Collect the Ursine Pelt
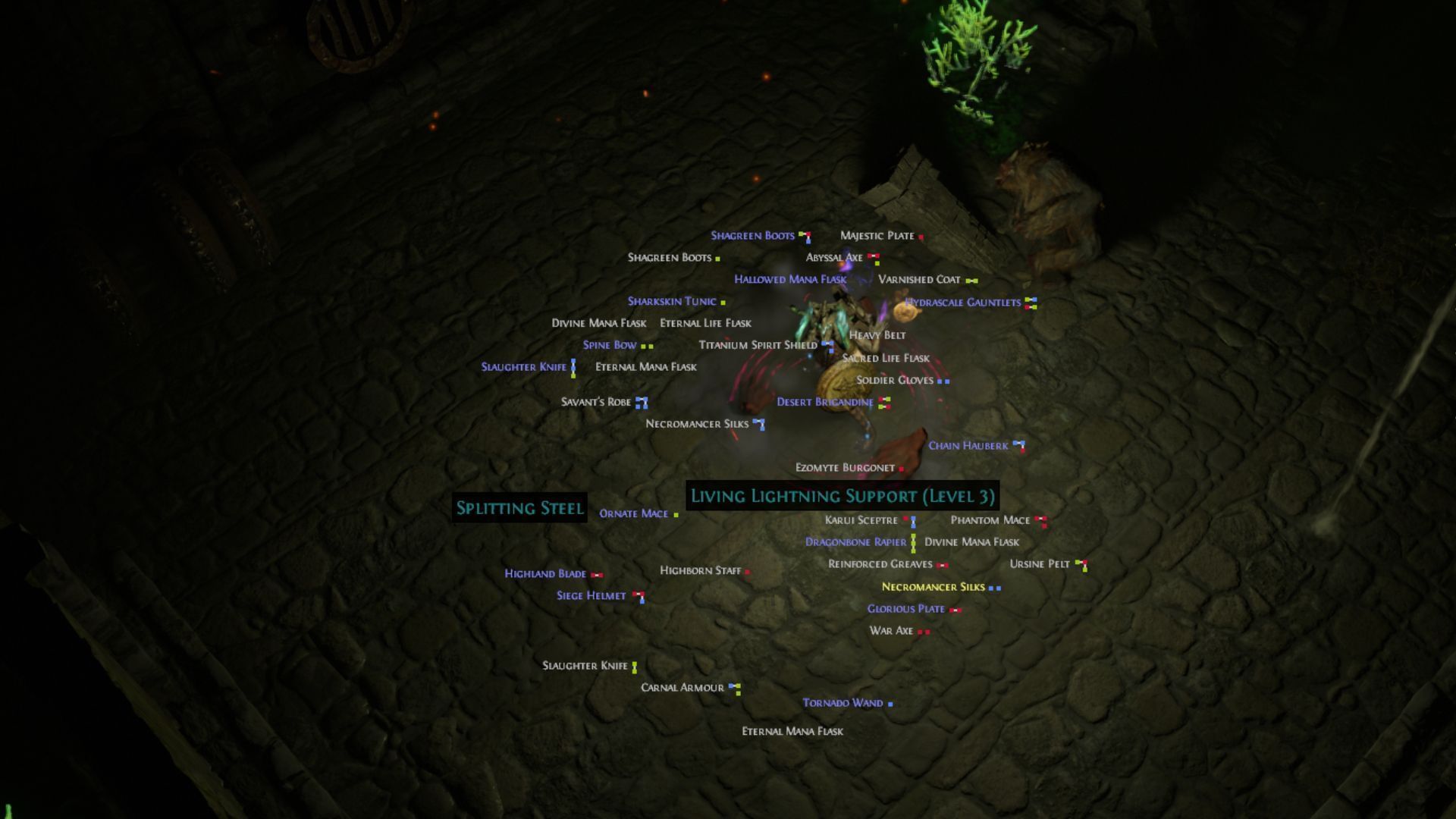 pyautogui.click(x=1040, y=563)
